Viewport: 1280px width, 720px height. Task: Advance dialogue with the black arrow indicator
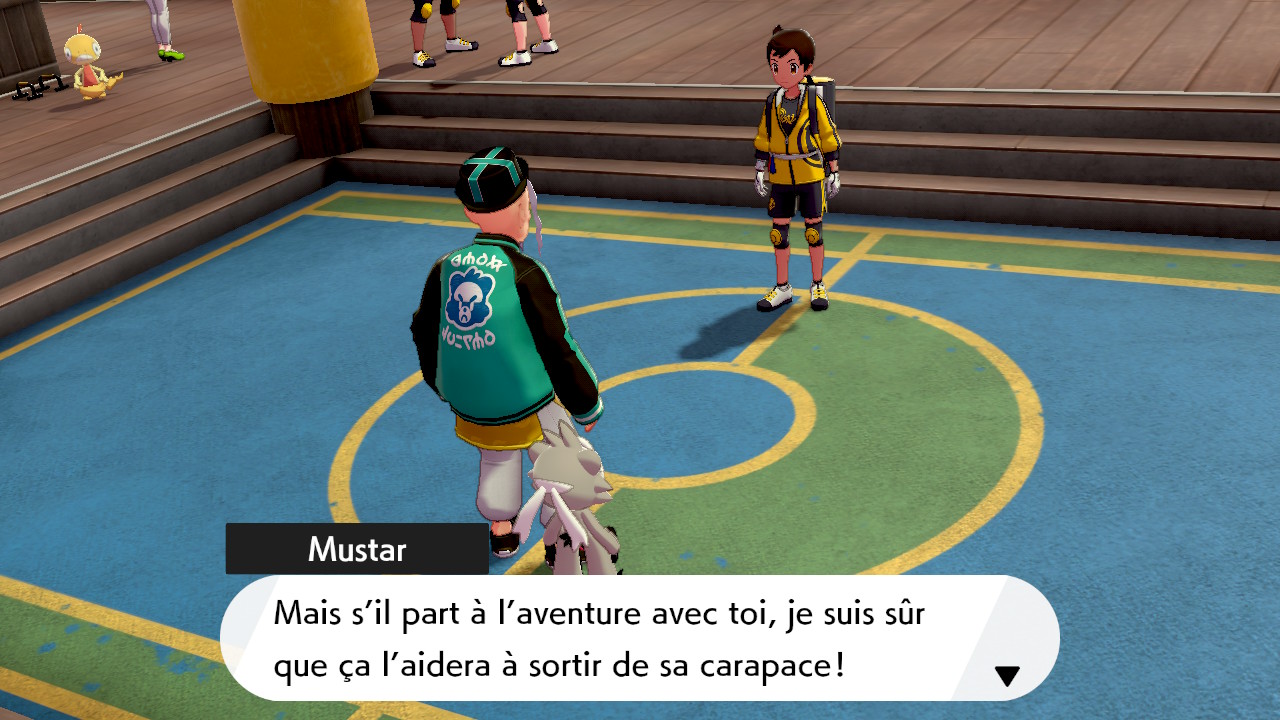(1007, 676)
